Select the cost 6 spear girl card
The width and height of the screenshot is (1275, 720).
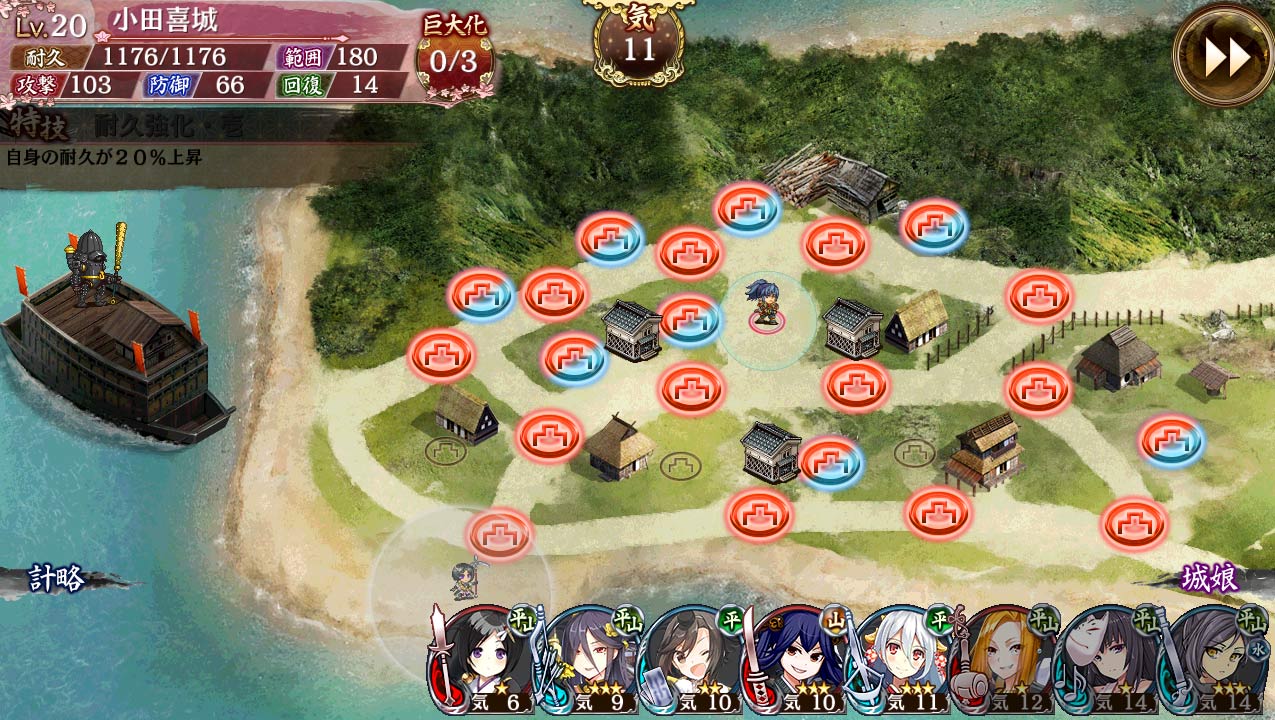[x=484, y=660]
